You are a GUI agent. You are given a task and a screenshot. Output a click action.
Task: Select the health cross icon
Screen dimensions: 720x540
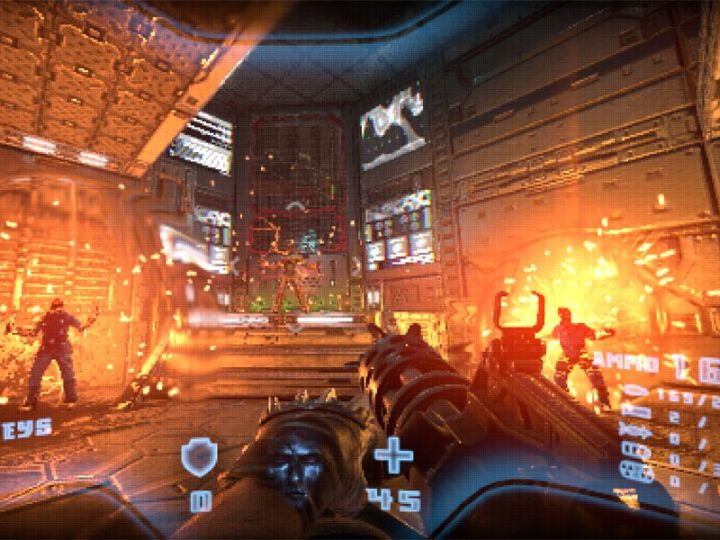[x=393, y=457]
